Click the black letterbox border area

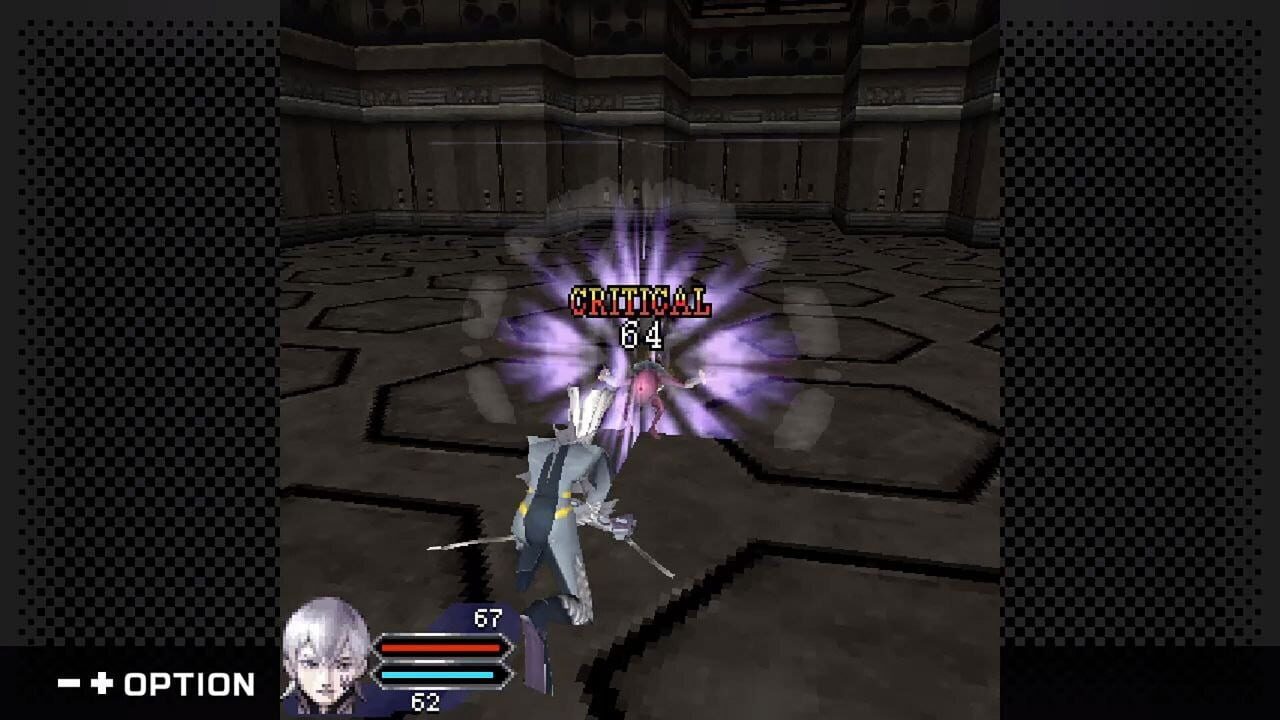140,300
